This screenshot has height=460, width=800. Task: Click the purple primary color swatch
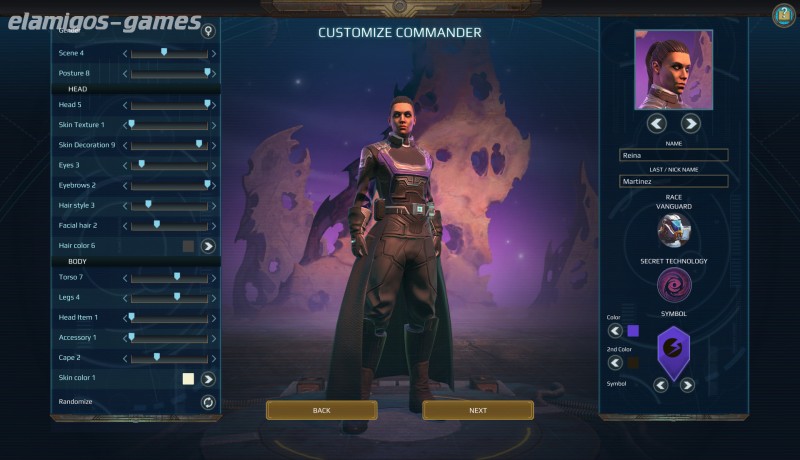click(633, 331)
